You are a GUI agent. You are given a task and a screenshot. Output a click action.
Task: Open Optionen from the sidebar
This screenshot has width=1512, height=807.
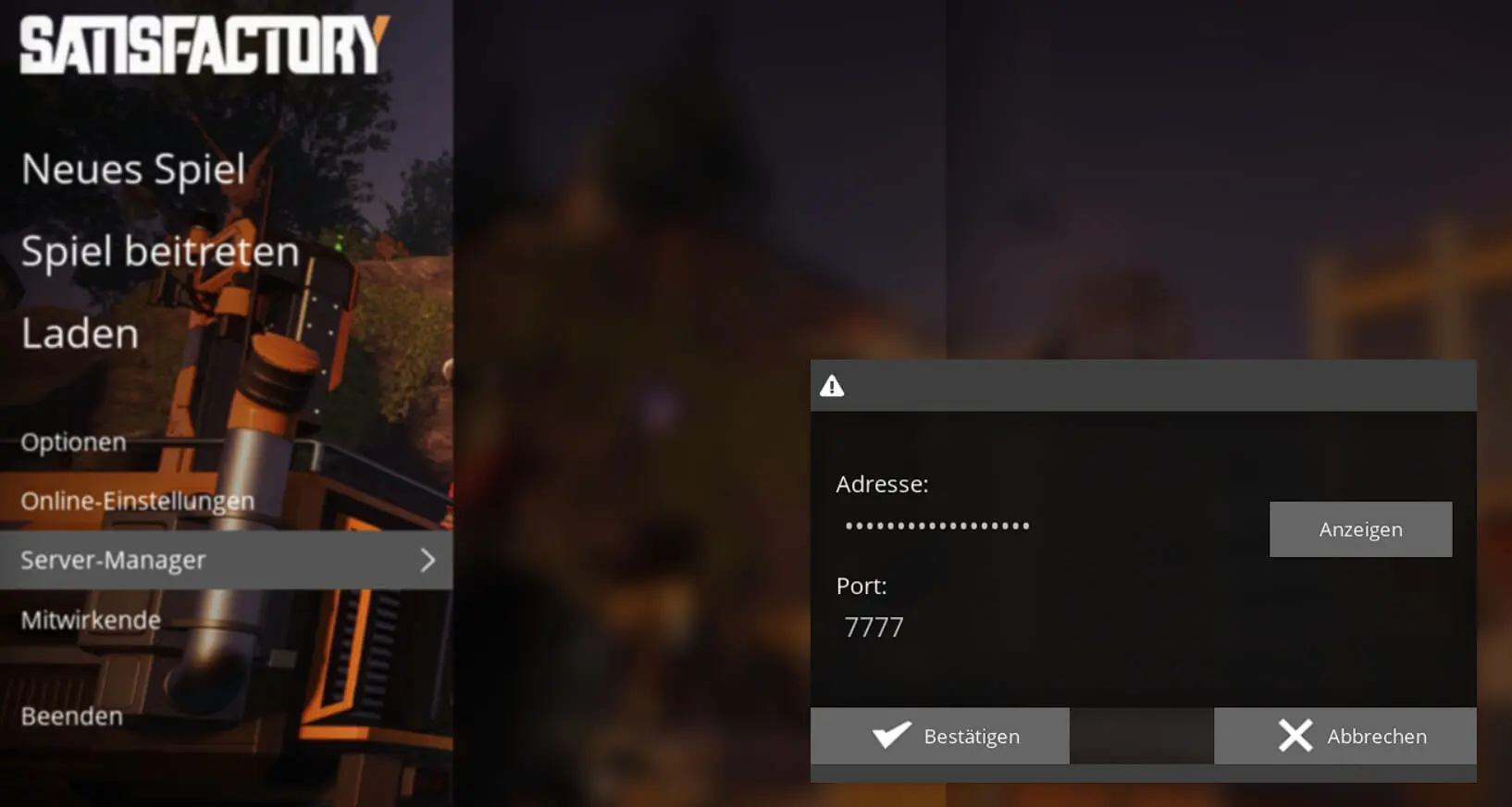[x=73, y=441]
